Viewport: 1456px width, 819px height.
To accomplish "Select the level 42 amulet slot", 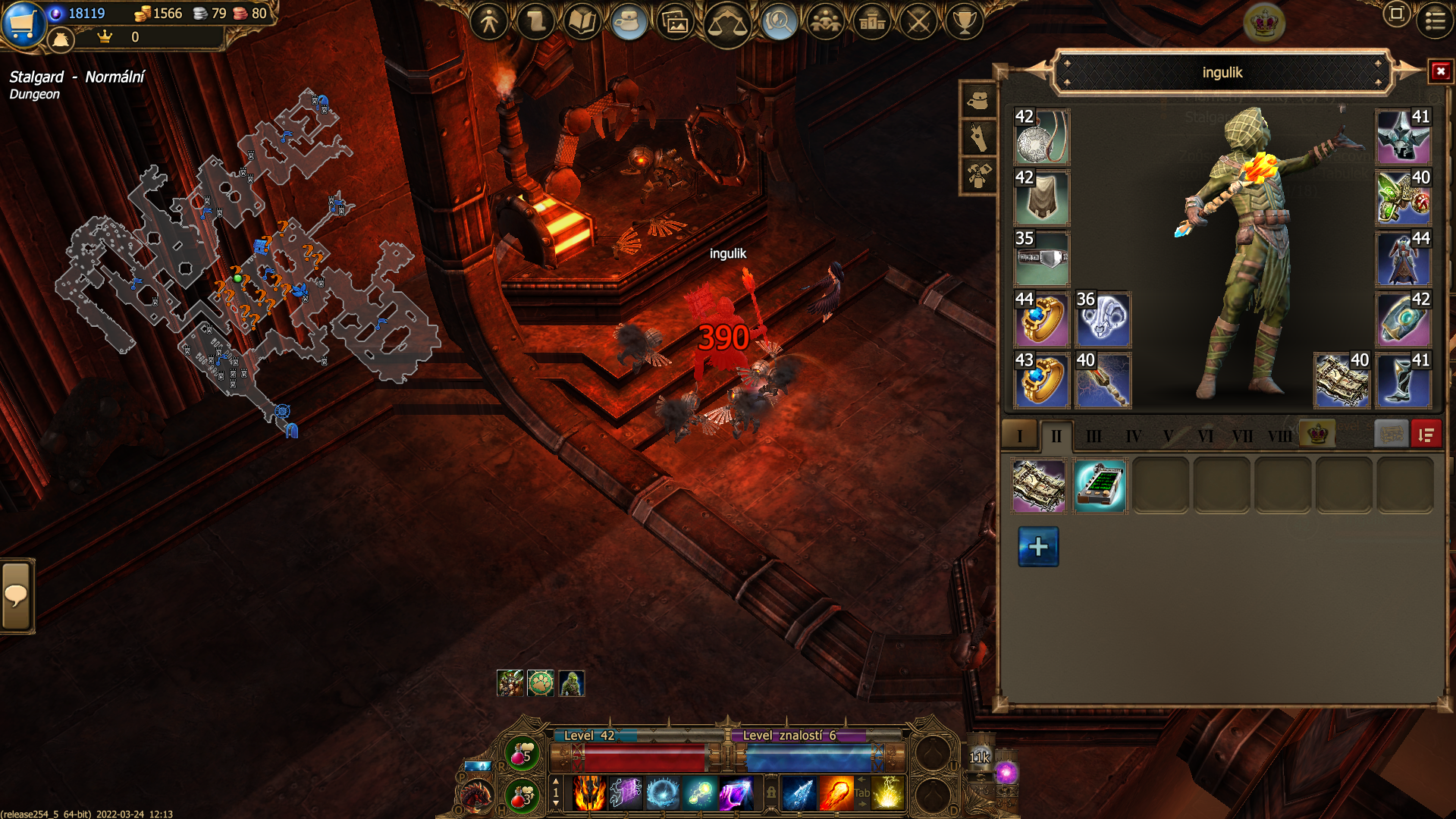I will pos(1041,136).
